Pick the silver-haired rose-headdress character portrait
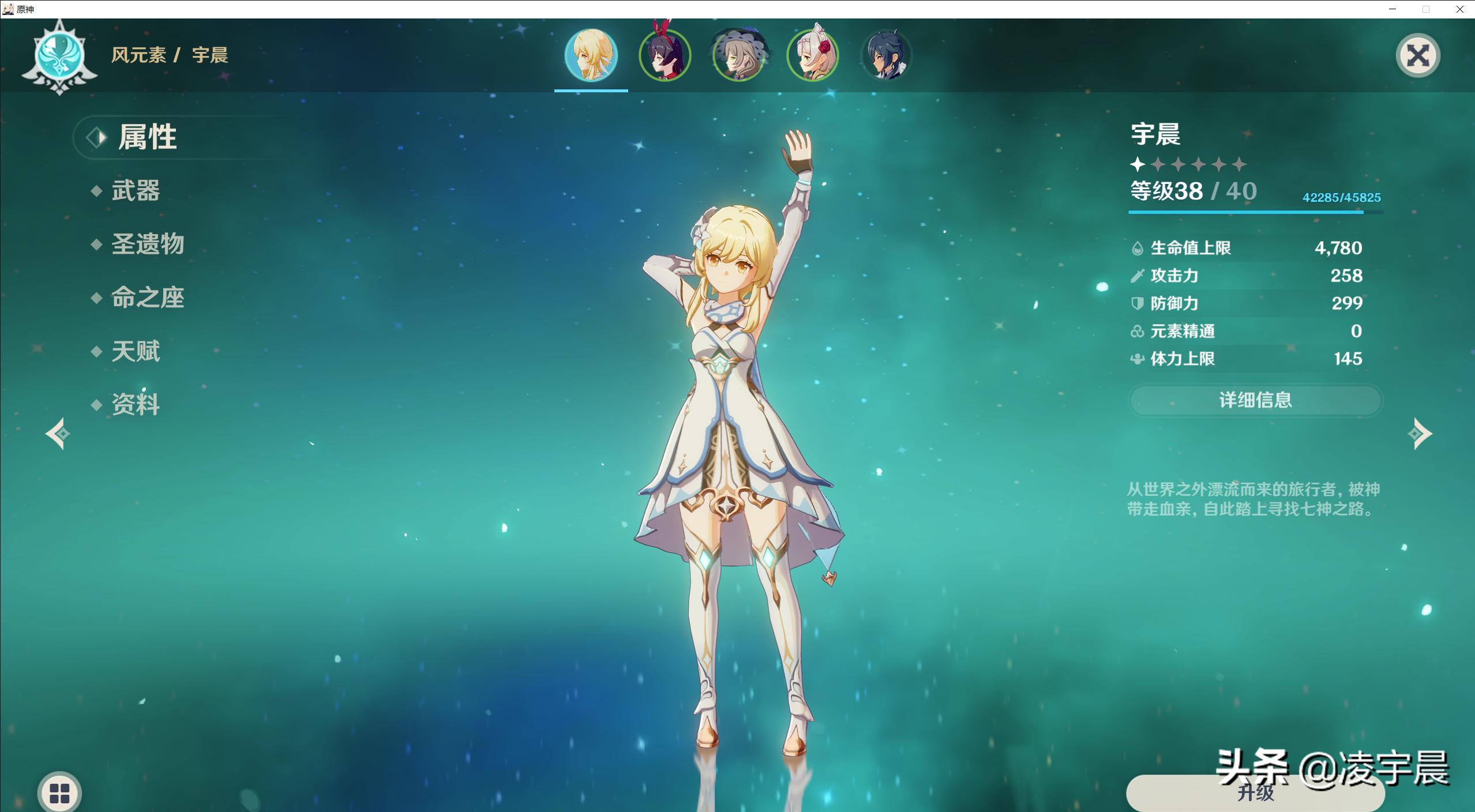 pyautogui.click(x=812, y=55)
